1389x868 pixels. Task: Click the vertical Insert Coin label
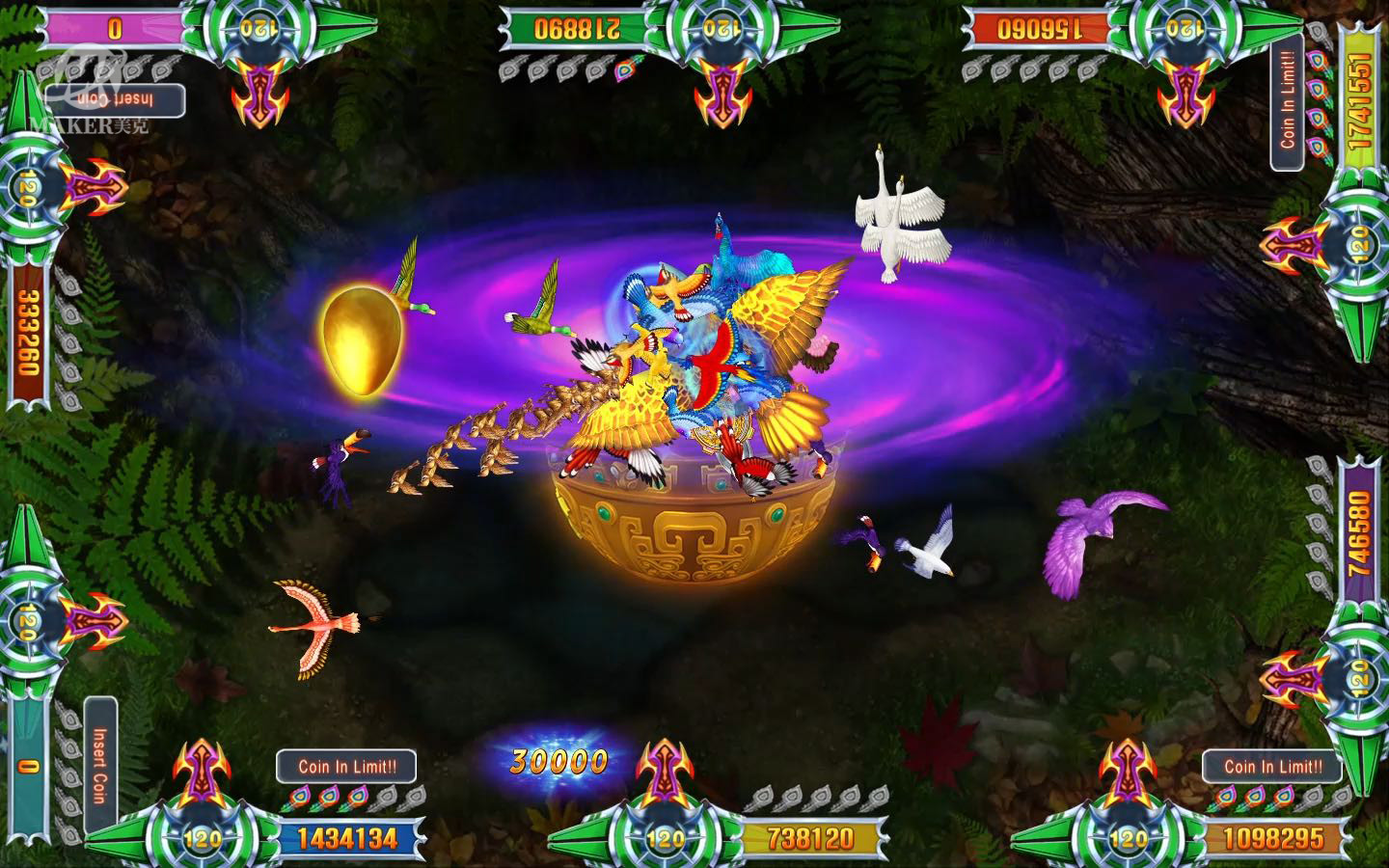coord(99,765)
